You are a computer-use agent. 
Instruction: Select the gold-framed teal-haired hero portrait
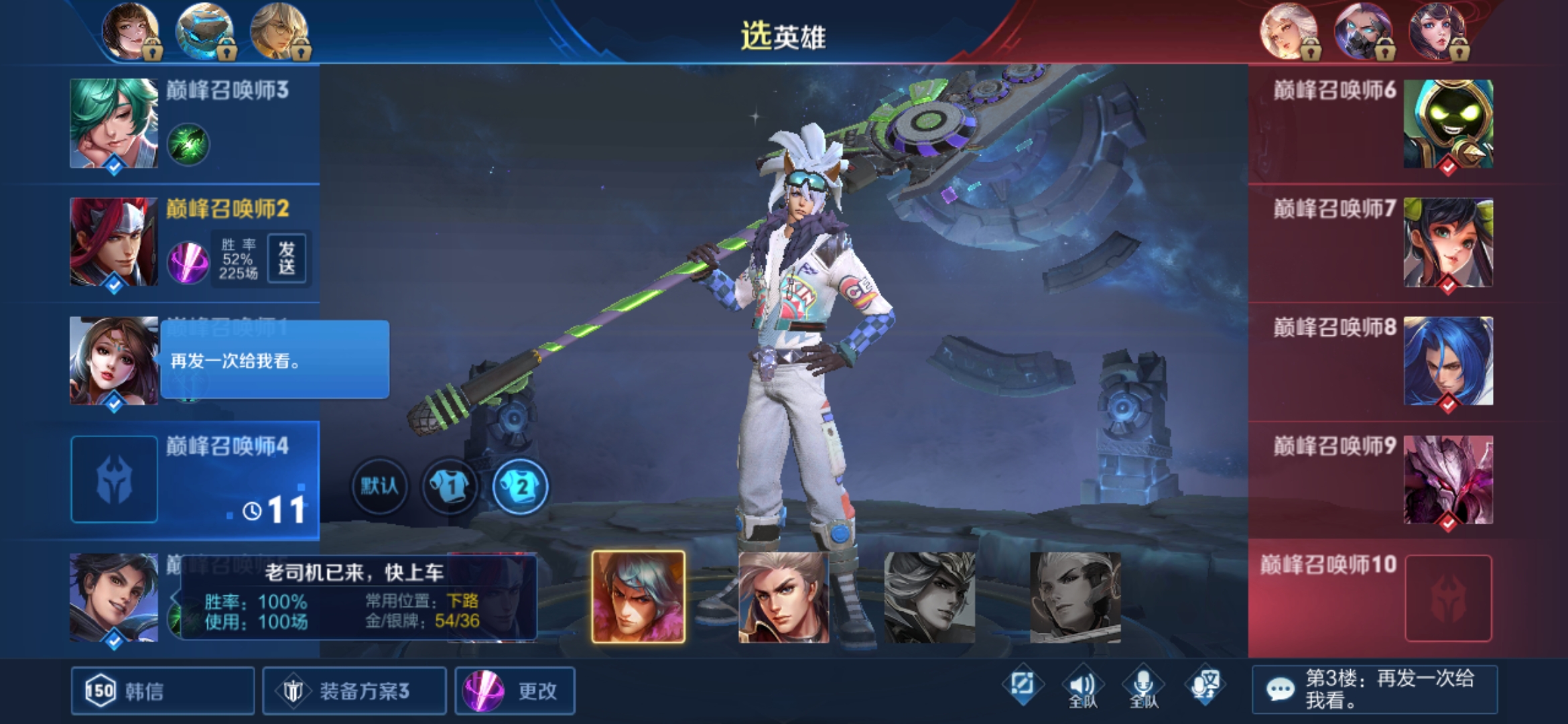click(x=639, y=597)
